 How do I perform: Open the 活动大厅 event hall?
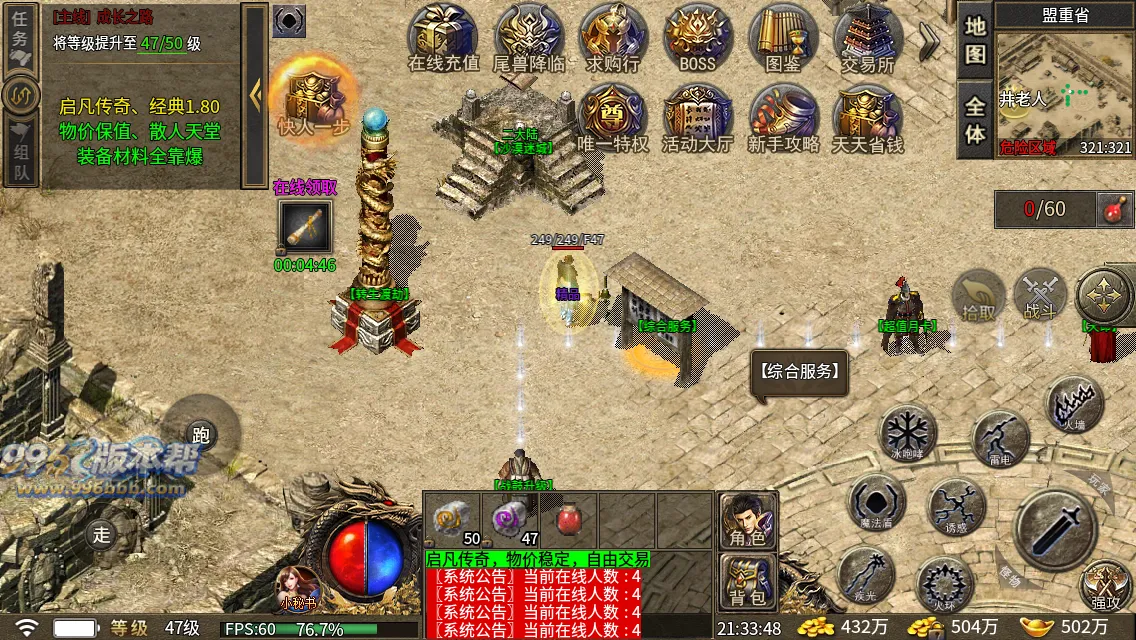(698, 119)
